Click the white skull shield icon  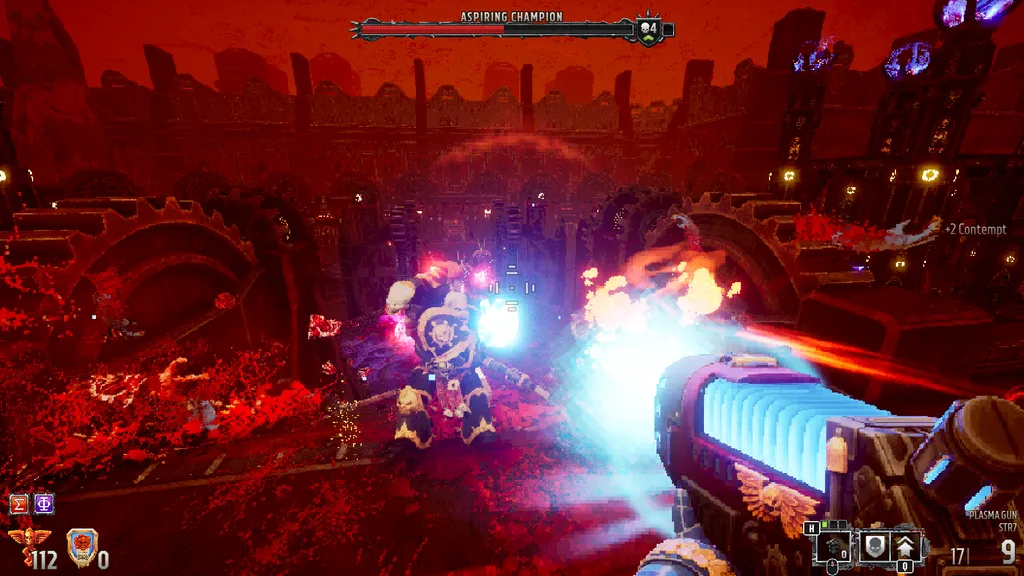point(873,545)
